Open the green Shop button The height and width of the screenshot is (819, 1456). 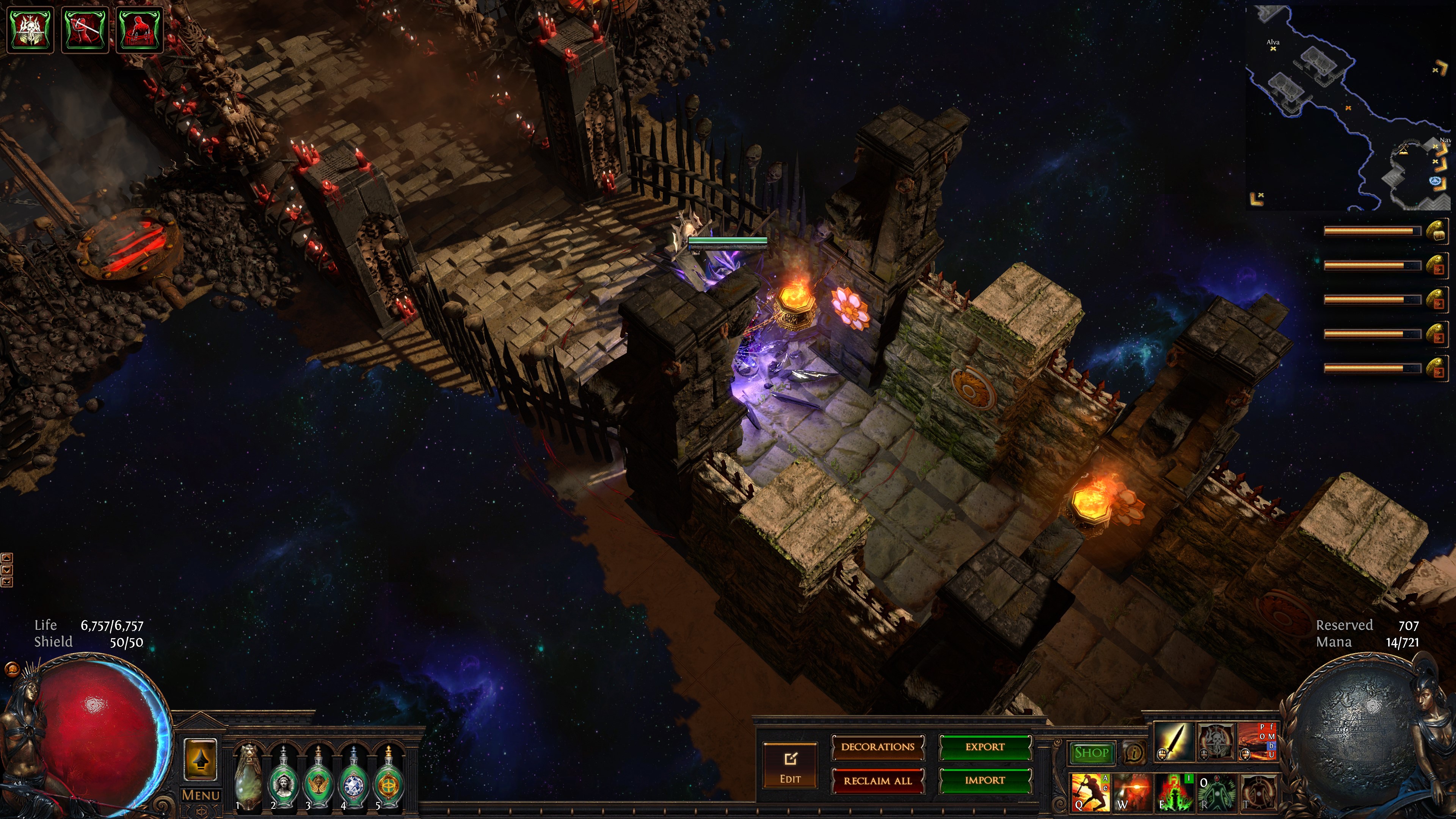pyautogui.click(x=1091, y=753)
